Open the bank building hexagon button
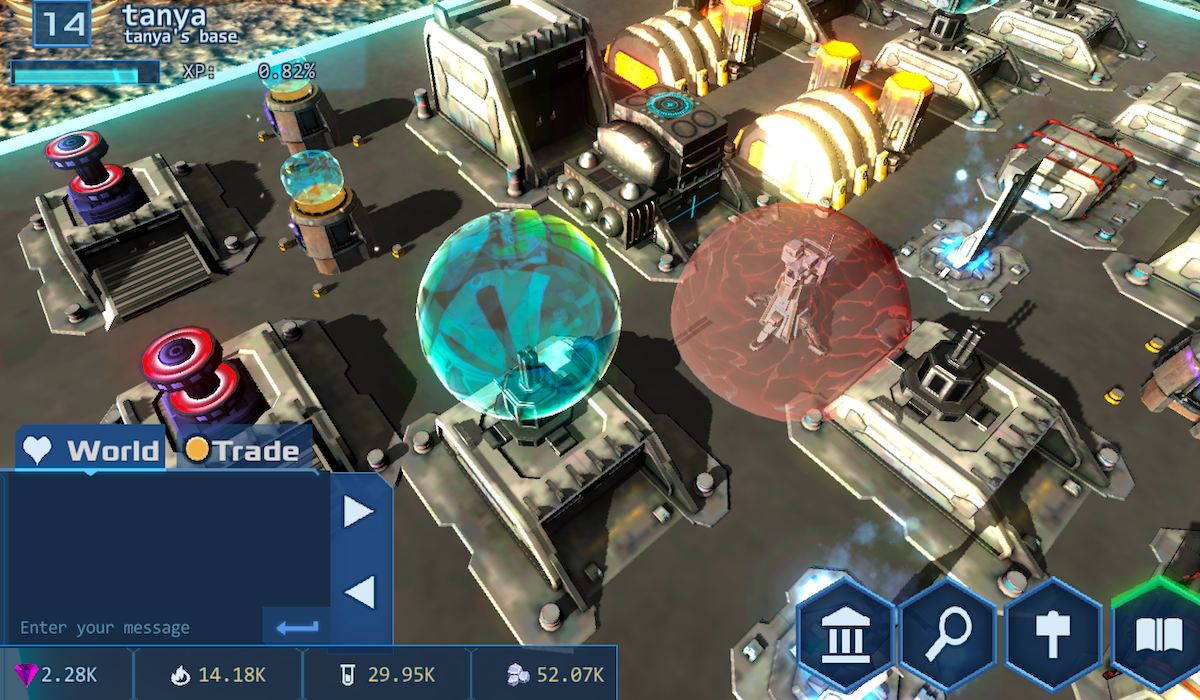 (x=846, y=632)
